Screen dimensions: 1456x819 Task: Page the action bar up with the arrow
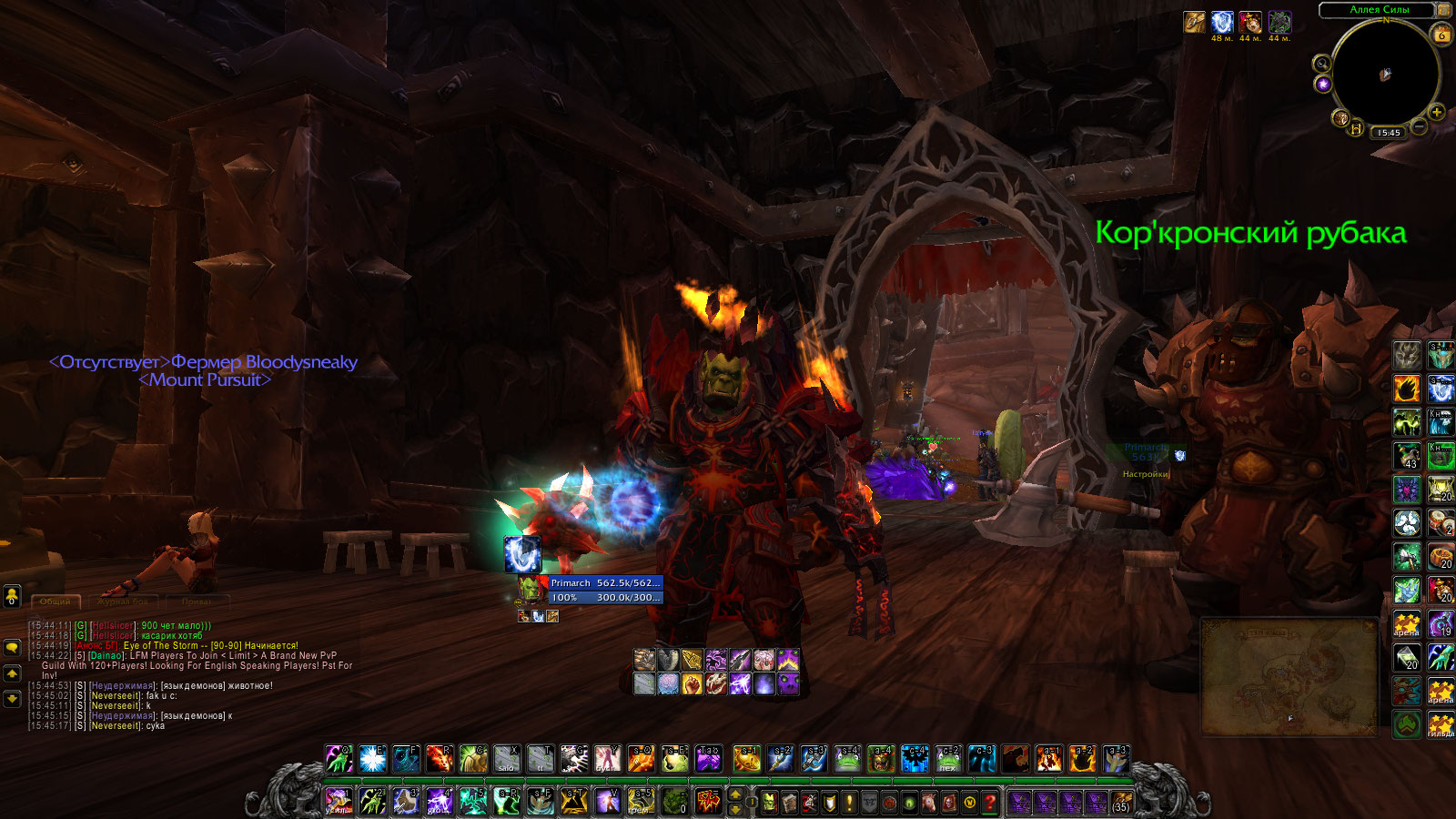735,794
